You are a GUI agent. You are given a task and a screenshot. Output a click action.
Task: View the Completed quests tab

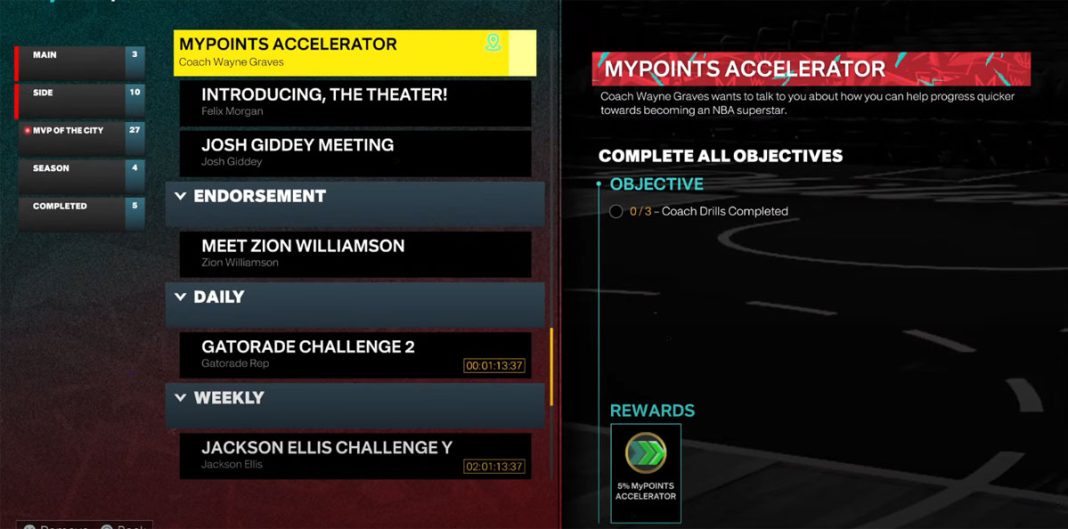pyautogui.click(x=80, y=212)
